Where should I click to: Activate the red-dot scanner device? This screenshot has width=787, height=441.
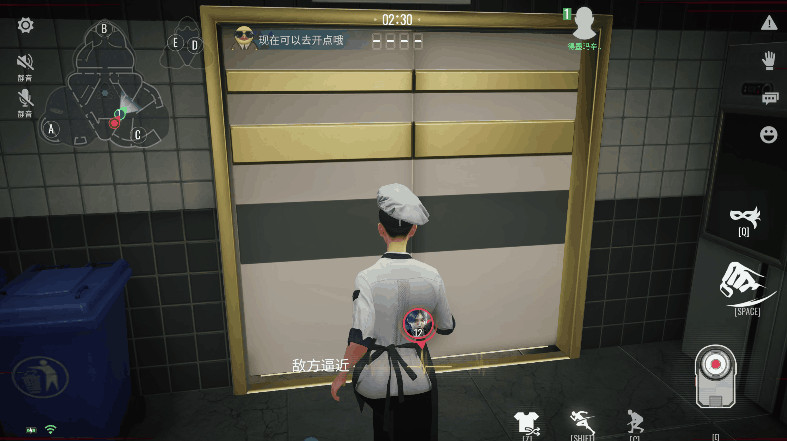tap(715, 373)
